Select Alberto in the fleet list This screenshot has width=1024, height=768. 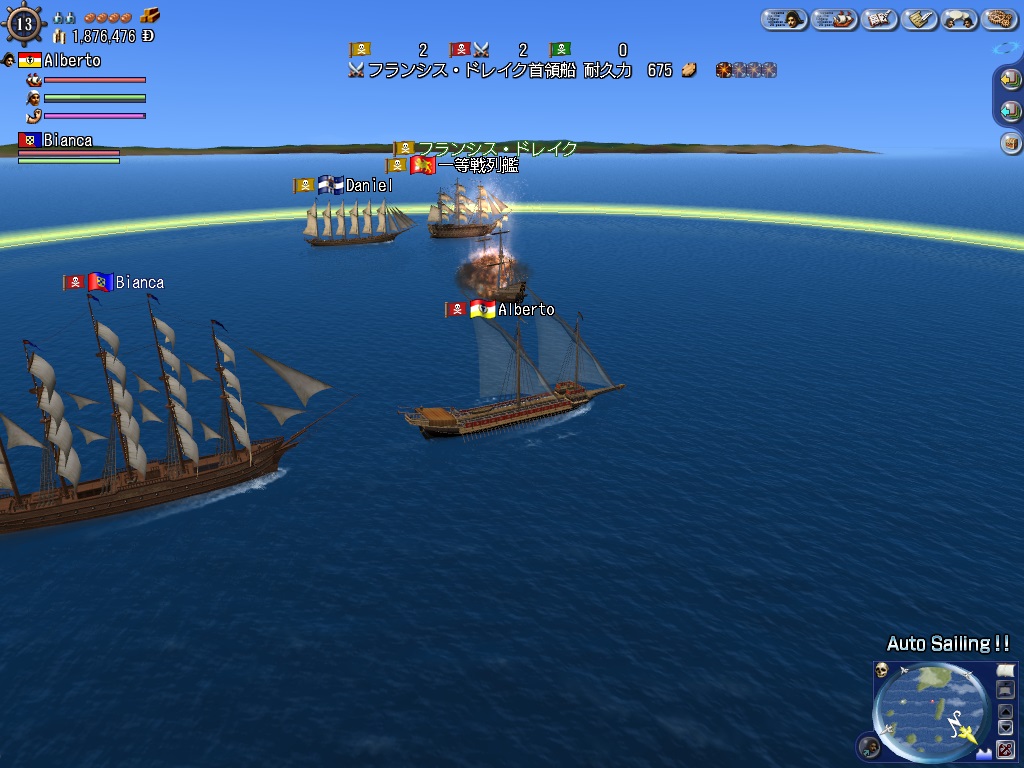coord(71,61)
